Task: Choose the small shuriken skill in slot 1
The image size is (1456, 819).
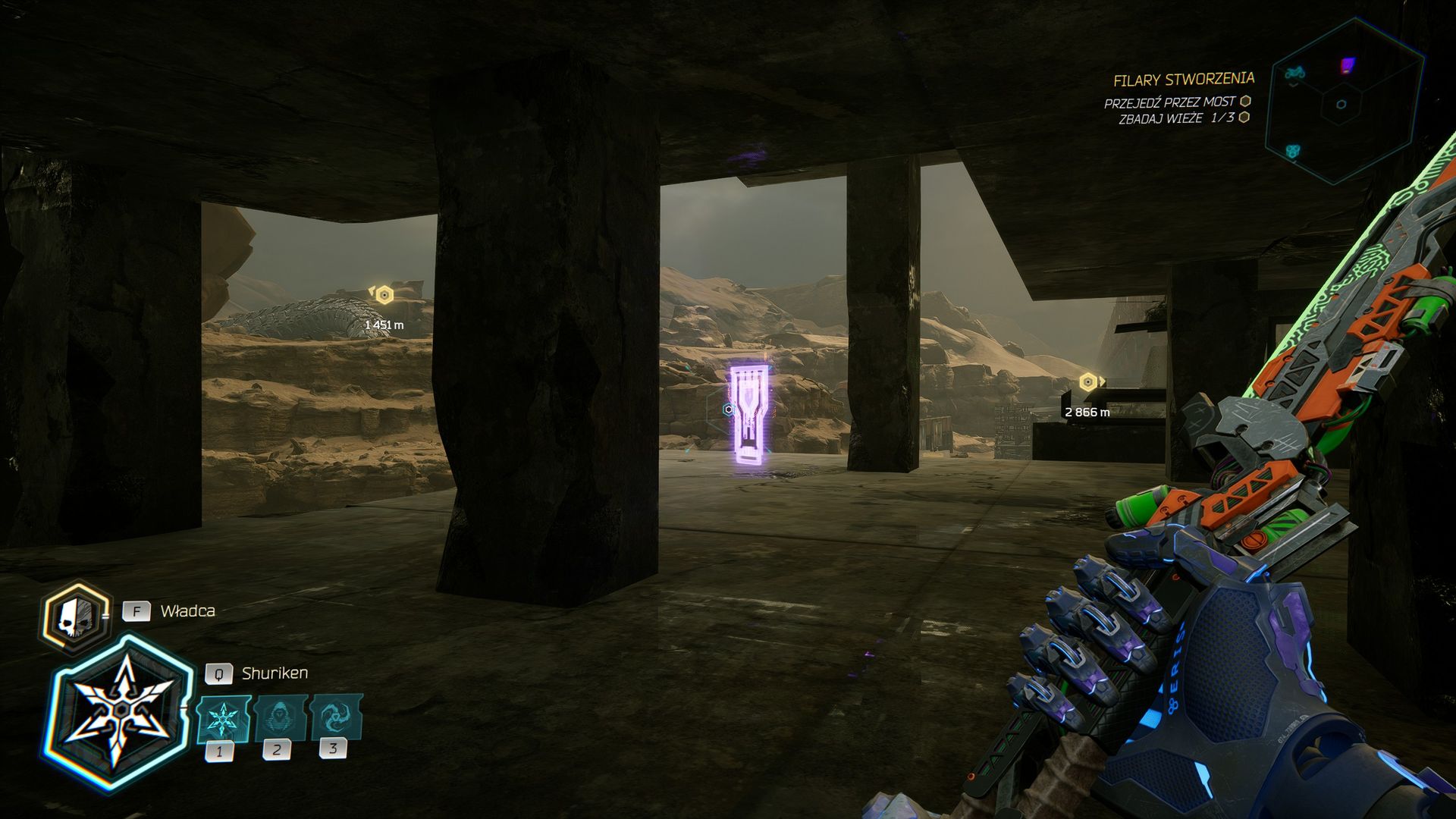Action: (x=222, y=718)
